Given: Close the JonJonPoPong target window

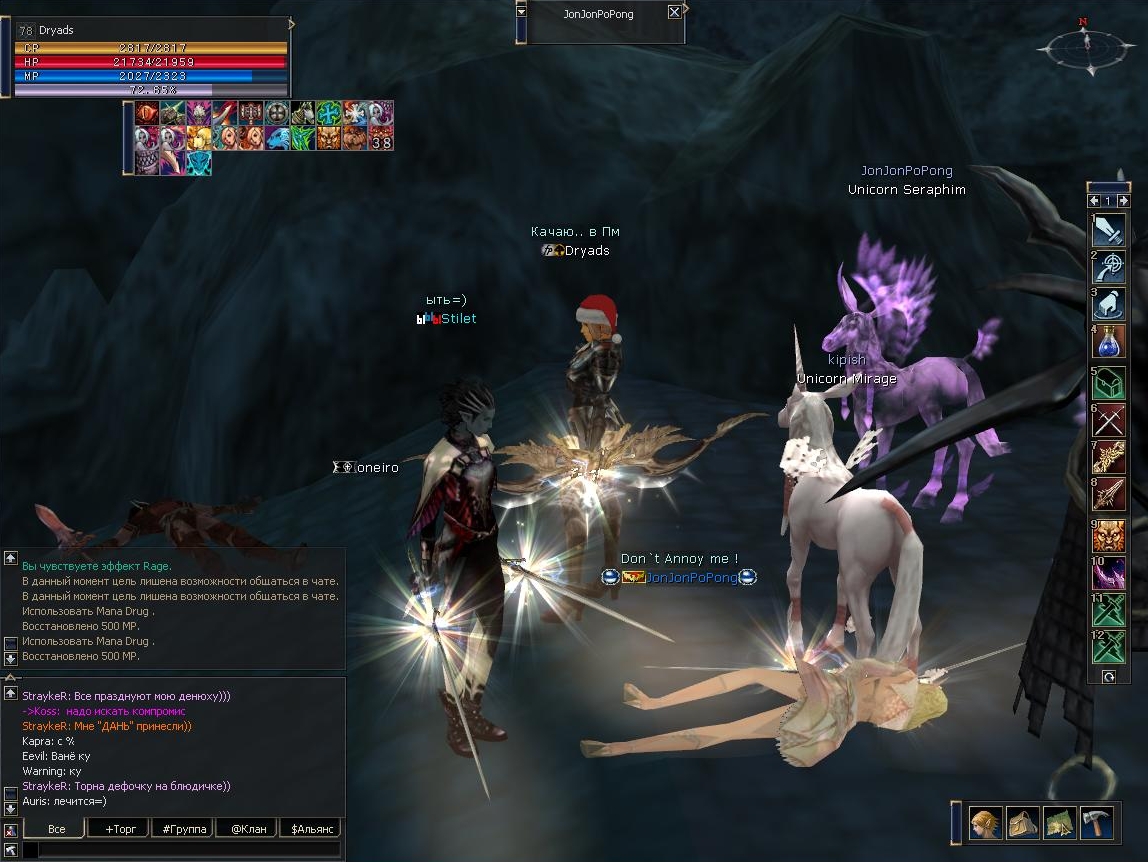Looking at the screenshot, I should point(674,12).
